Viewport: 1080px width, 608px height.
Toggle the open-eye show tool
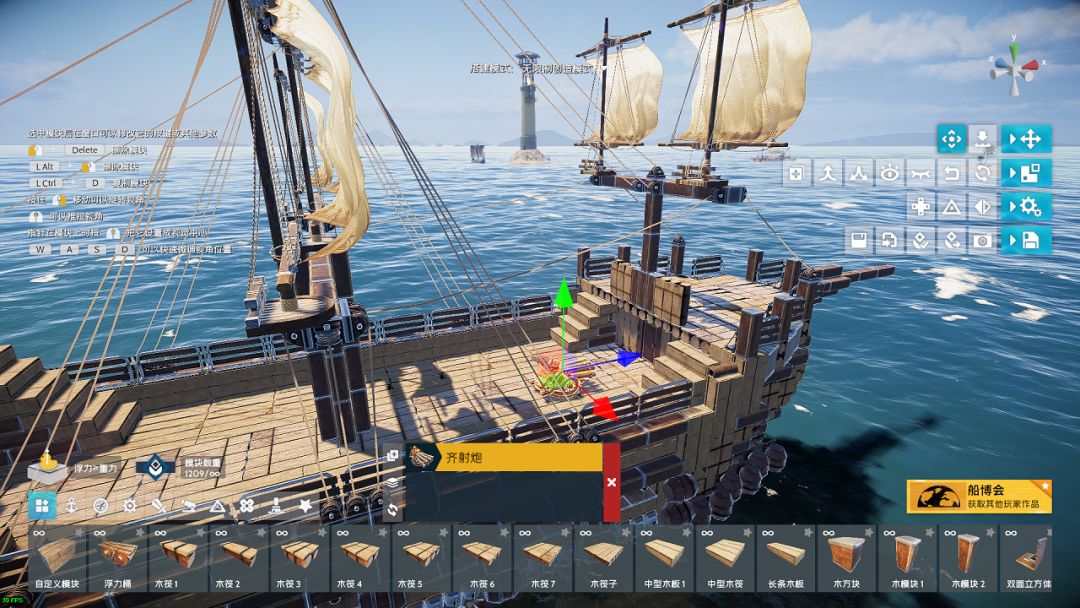pyautogui.click(x=890, y=174)
